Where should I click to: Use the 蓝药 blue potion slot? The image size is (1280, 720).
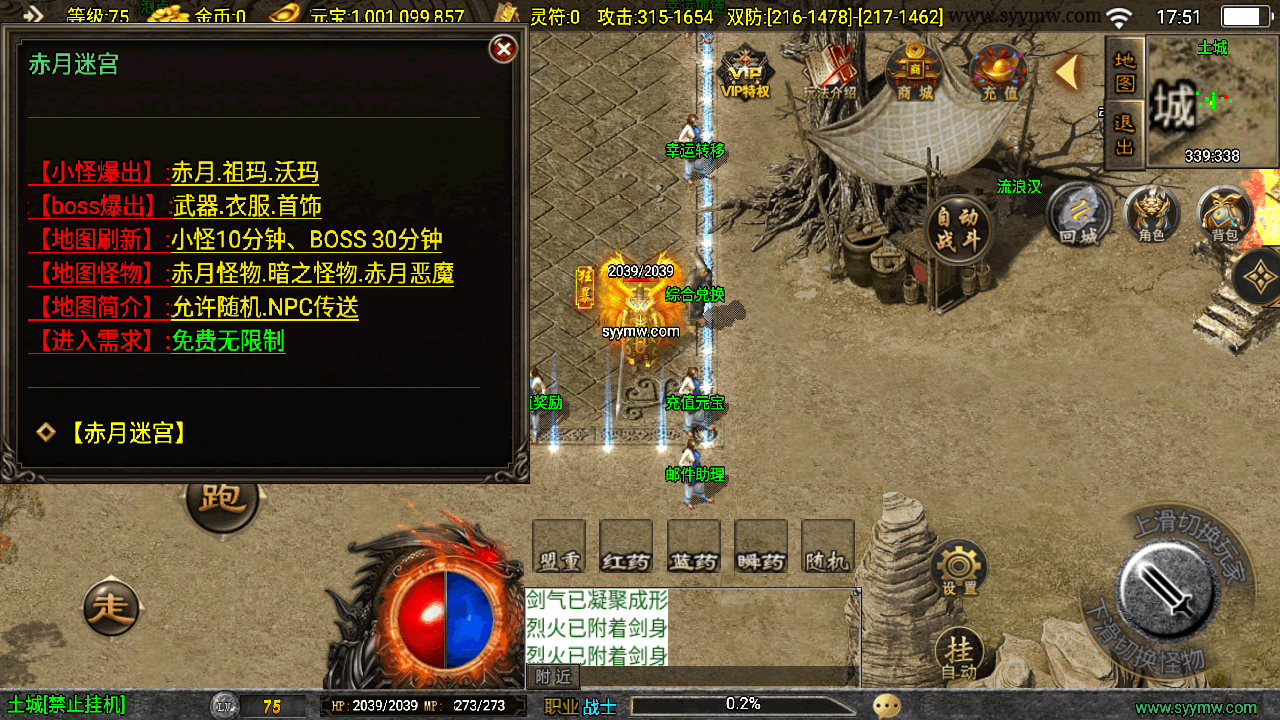tap(694, 547)
